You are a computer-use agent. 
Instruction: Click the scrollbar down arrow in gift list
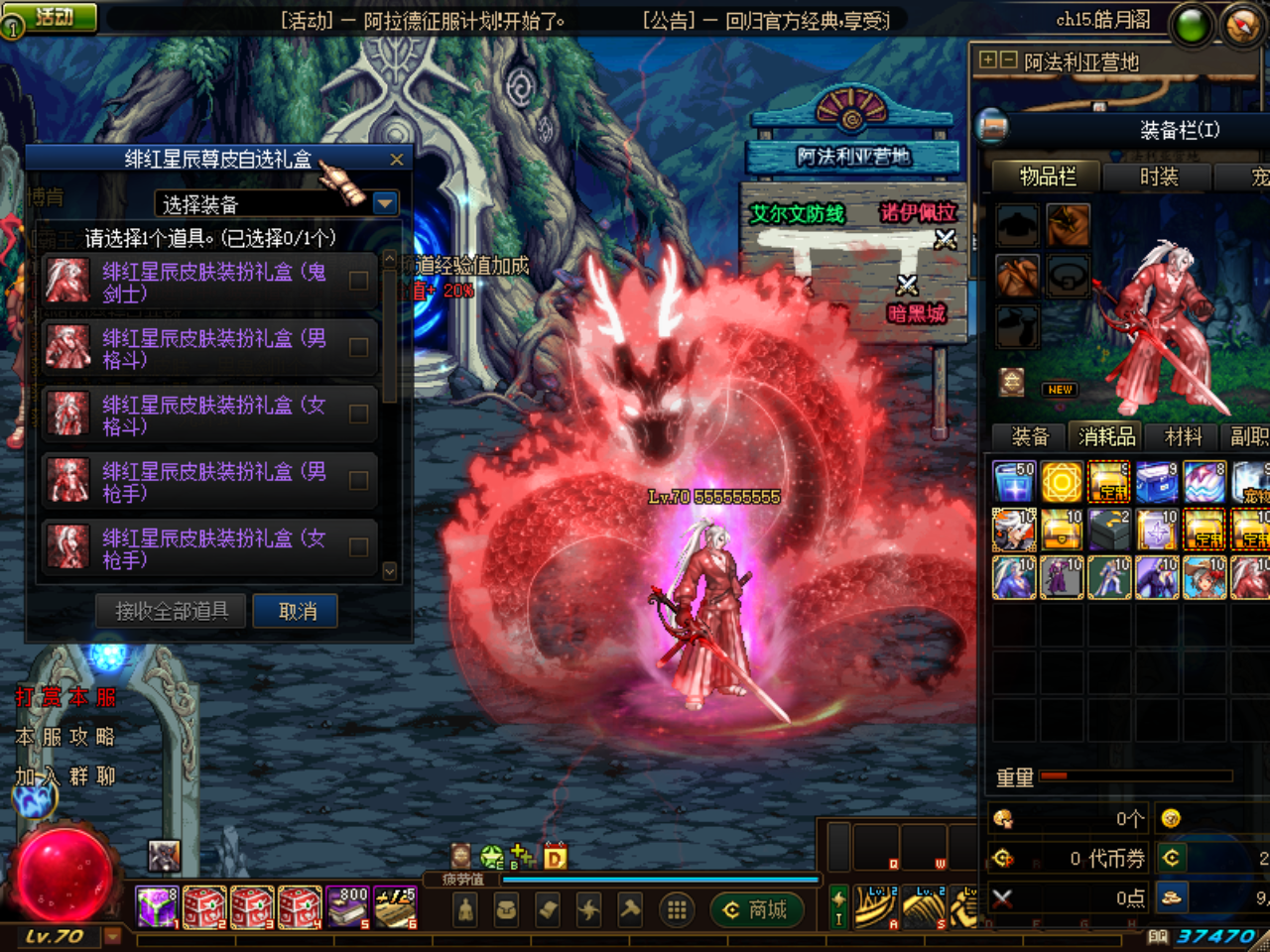click(x=389, y=572)
